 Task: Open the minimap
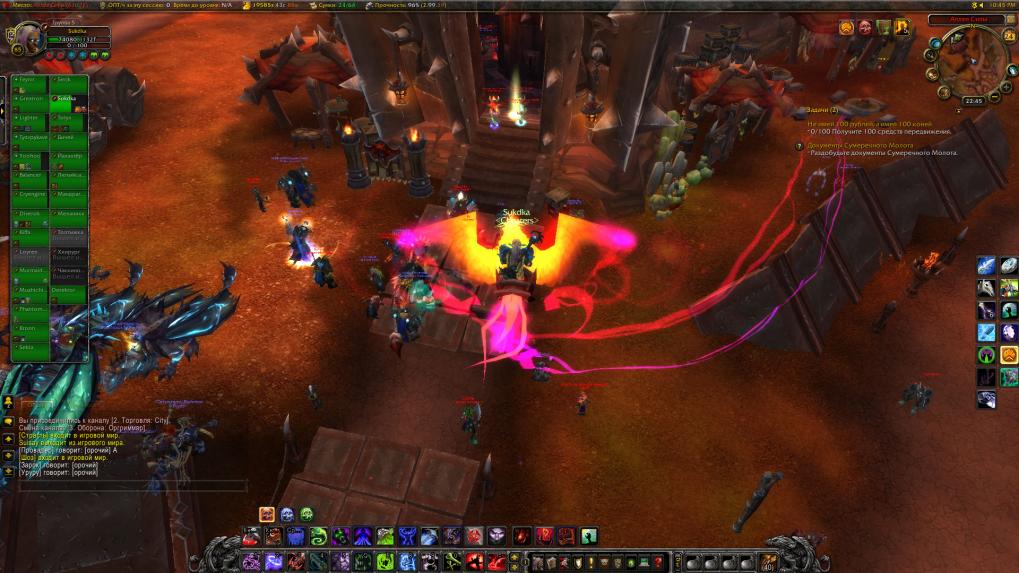click(972, 62)
